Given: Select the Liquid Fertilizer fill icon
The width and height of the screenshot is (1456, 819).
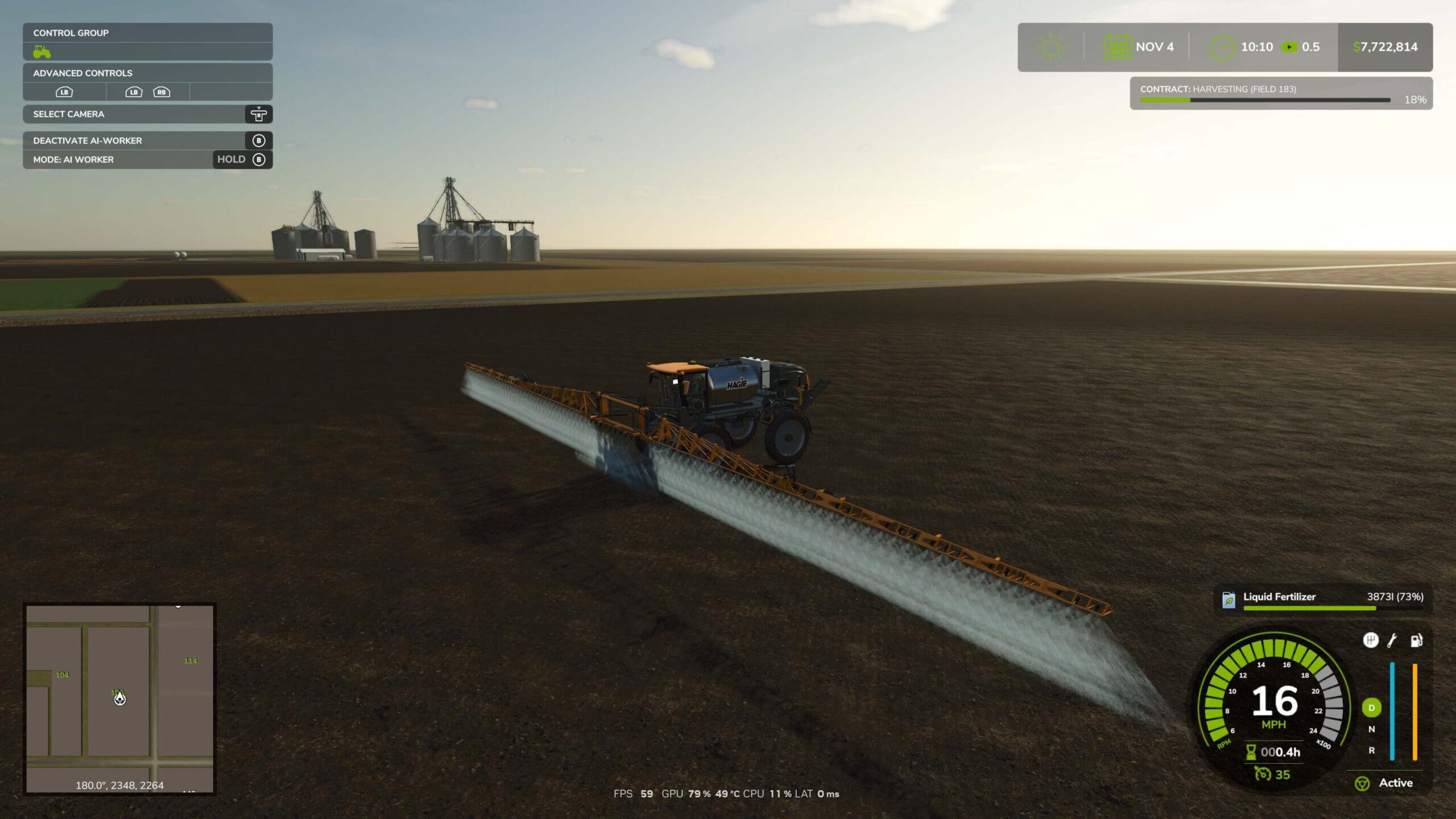Looking at the screenshot, I should pyautogui.click(x=1228, y=599).
